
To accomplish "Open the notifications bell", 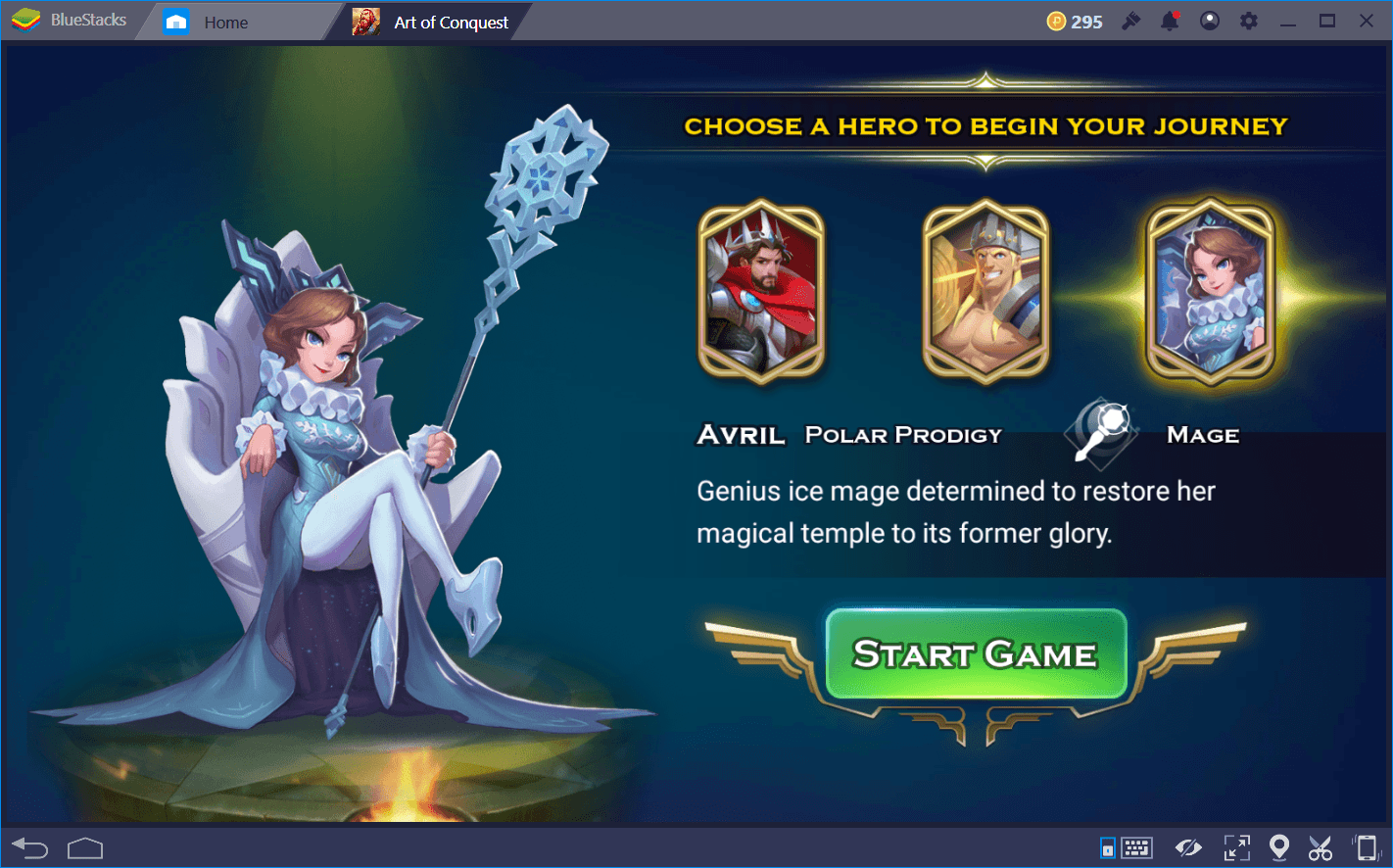I will coord(1170,20).
